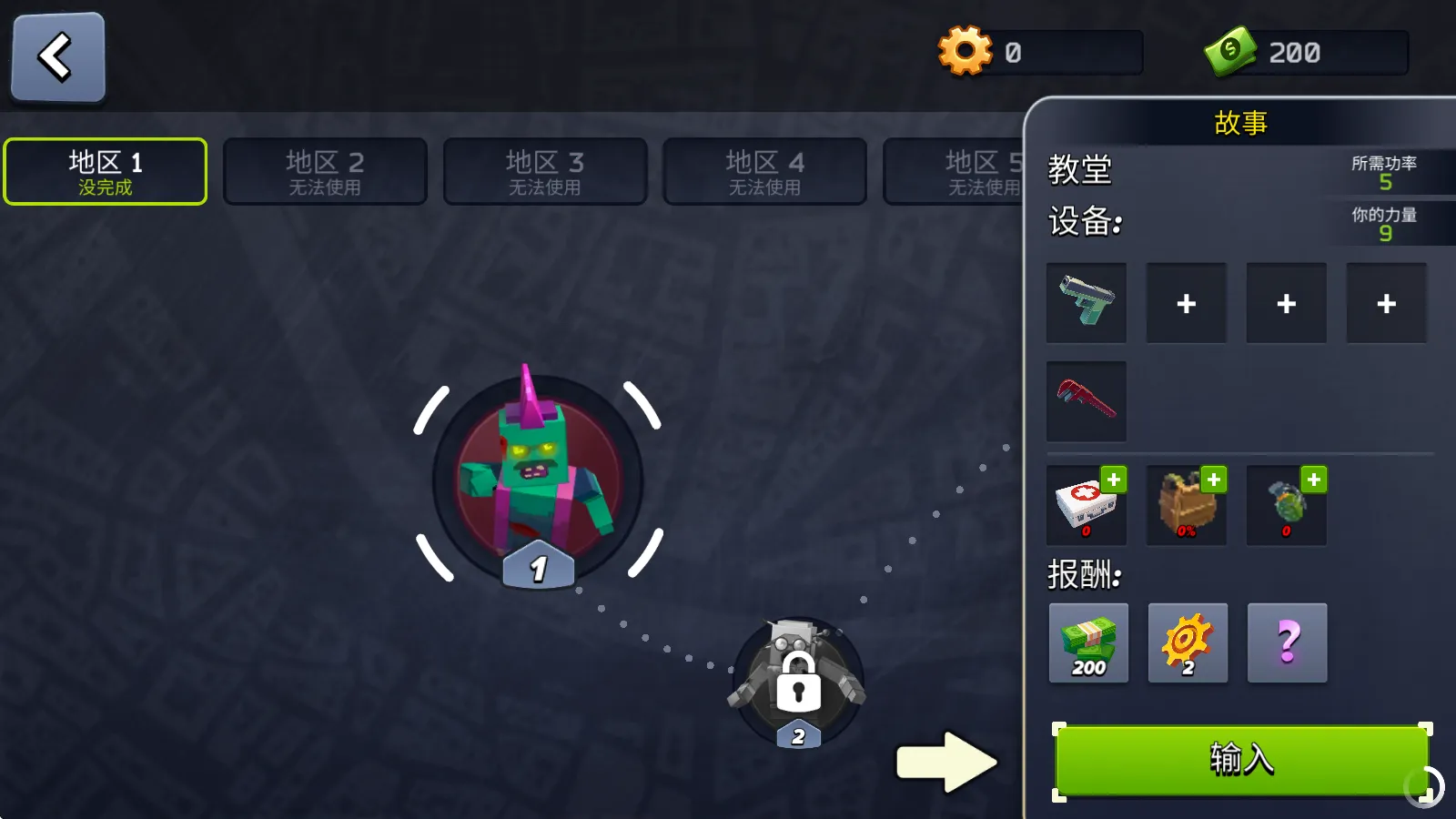This screenshot has height=819, width=1456.
Task: Select the pistol in the equipment slot
Action: click(x=1087, y=303)
